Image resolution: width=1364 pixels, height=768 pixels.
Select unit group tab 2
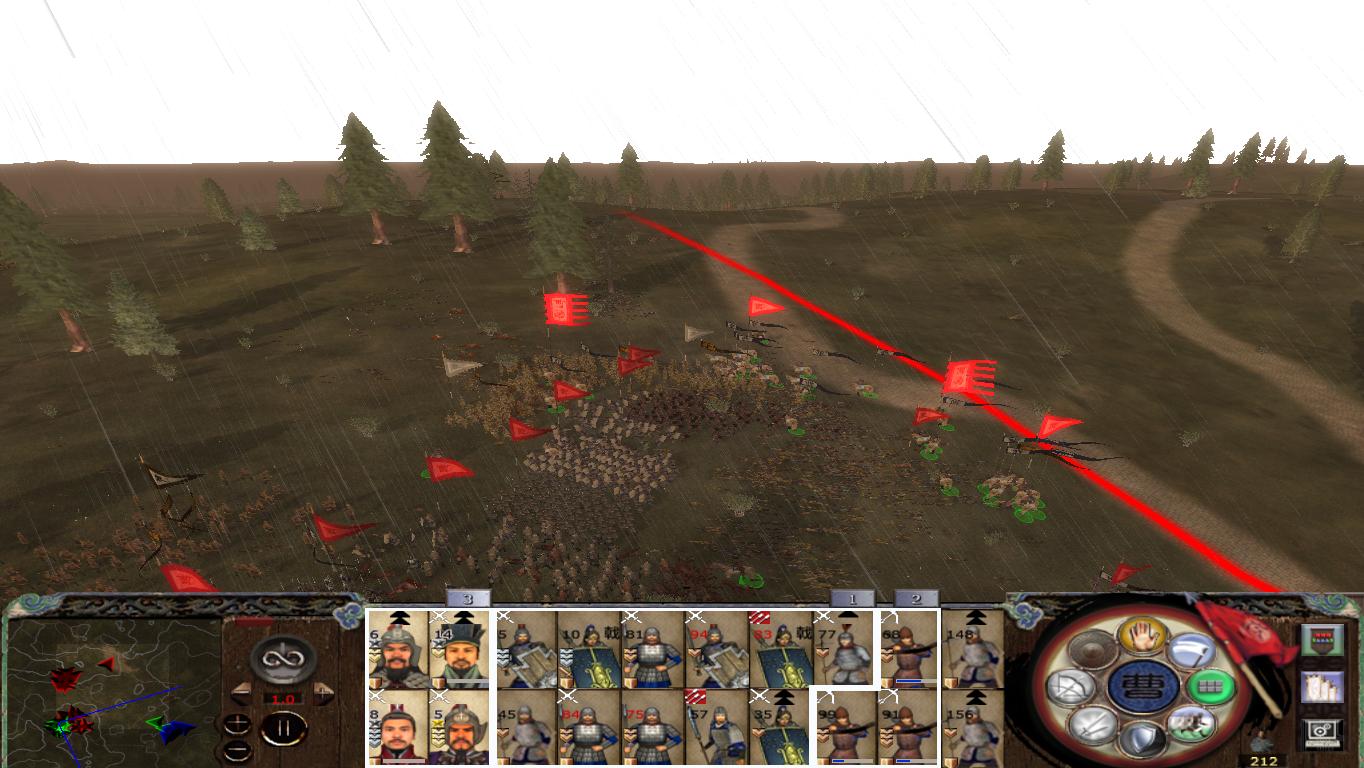pyautogui.click(x=915, y=597)
